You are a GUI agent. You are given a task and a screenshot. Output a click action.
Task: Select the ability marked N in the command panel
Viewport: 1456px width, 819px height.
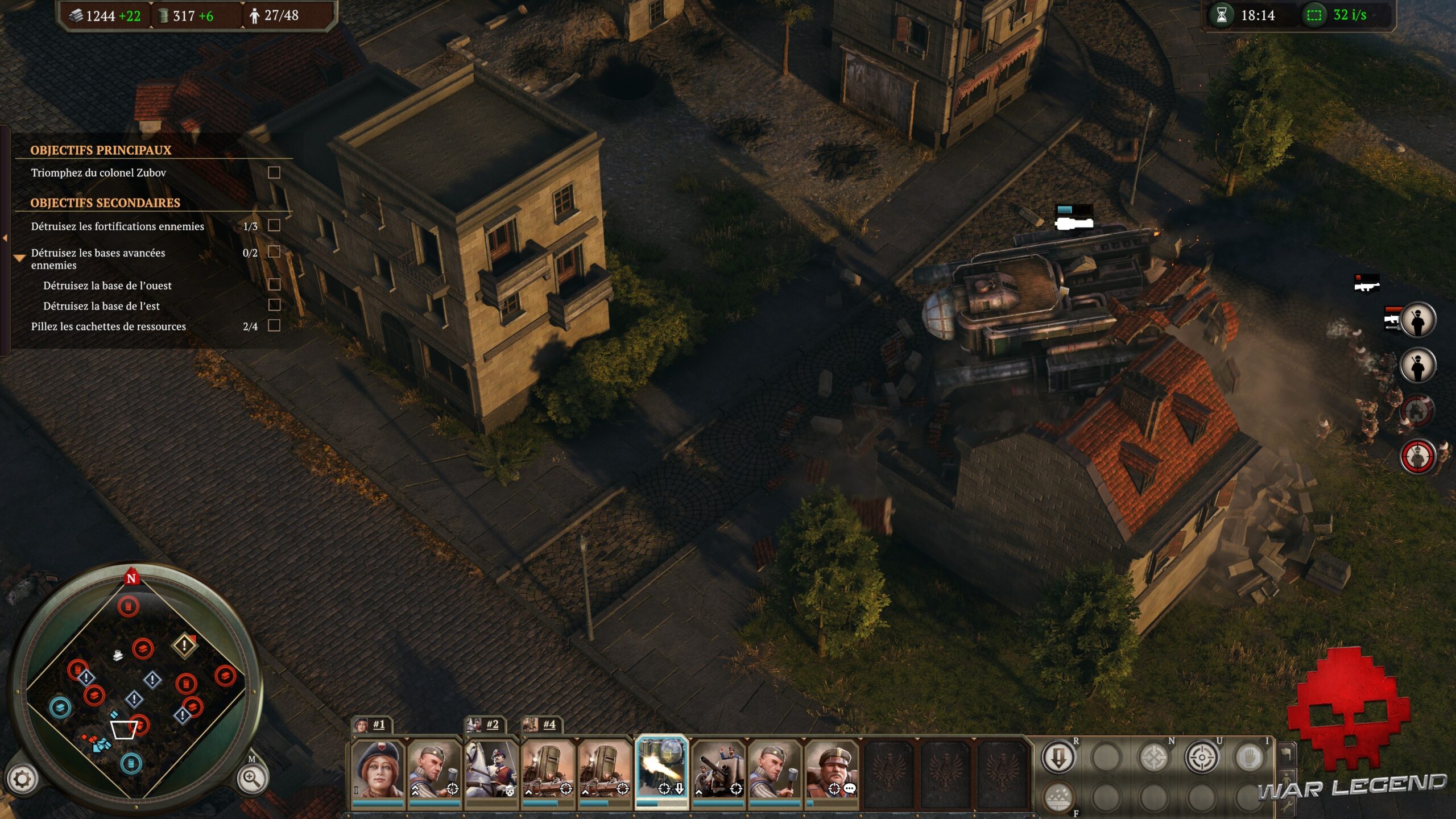coord(1153,759)
